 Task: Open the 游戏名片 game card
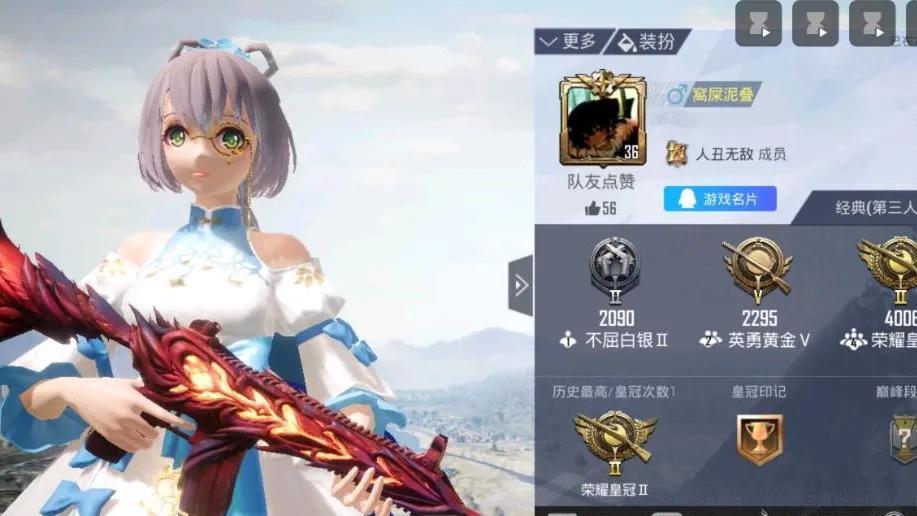coord(720,199)
